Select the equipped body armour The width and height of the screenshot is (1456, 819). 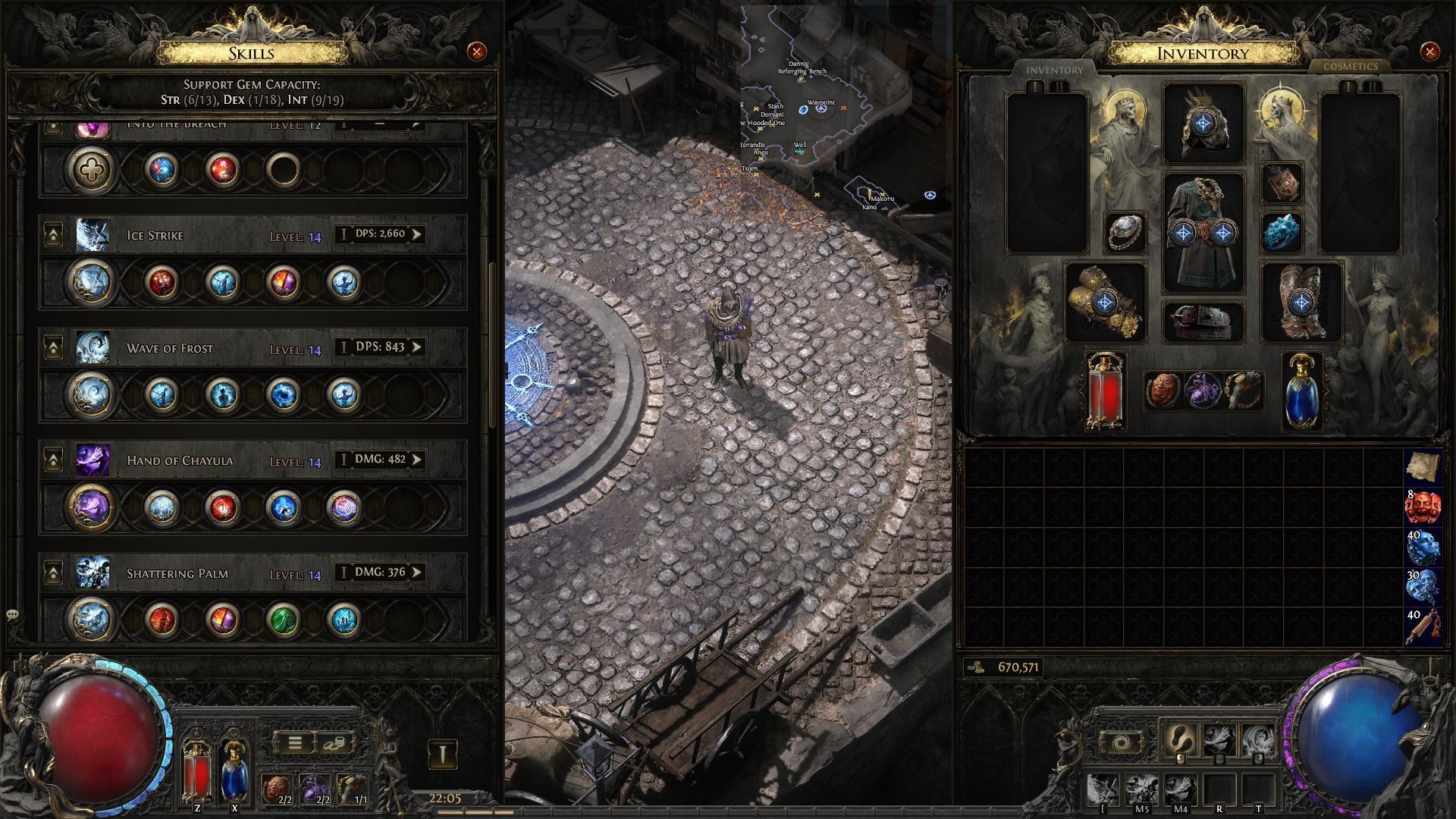(x=1203, y=232)
